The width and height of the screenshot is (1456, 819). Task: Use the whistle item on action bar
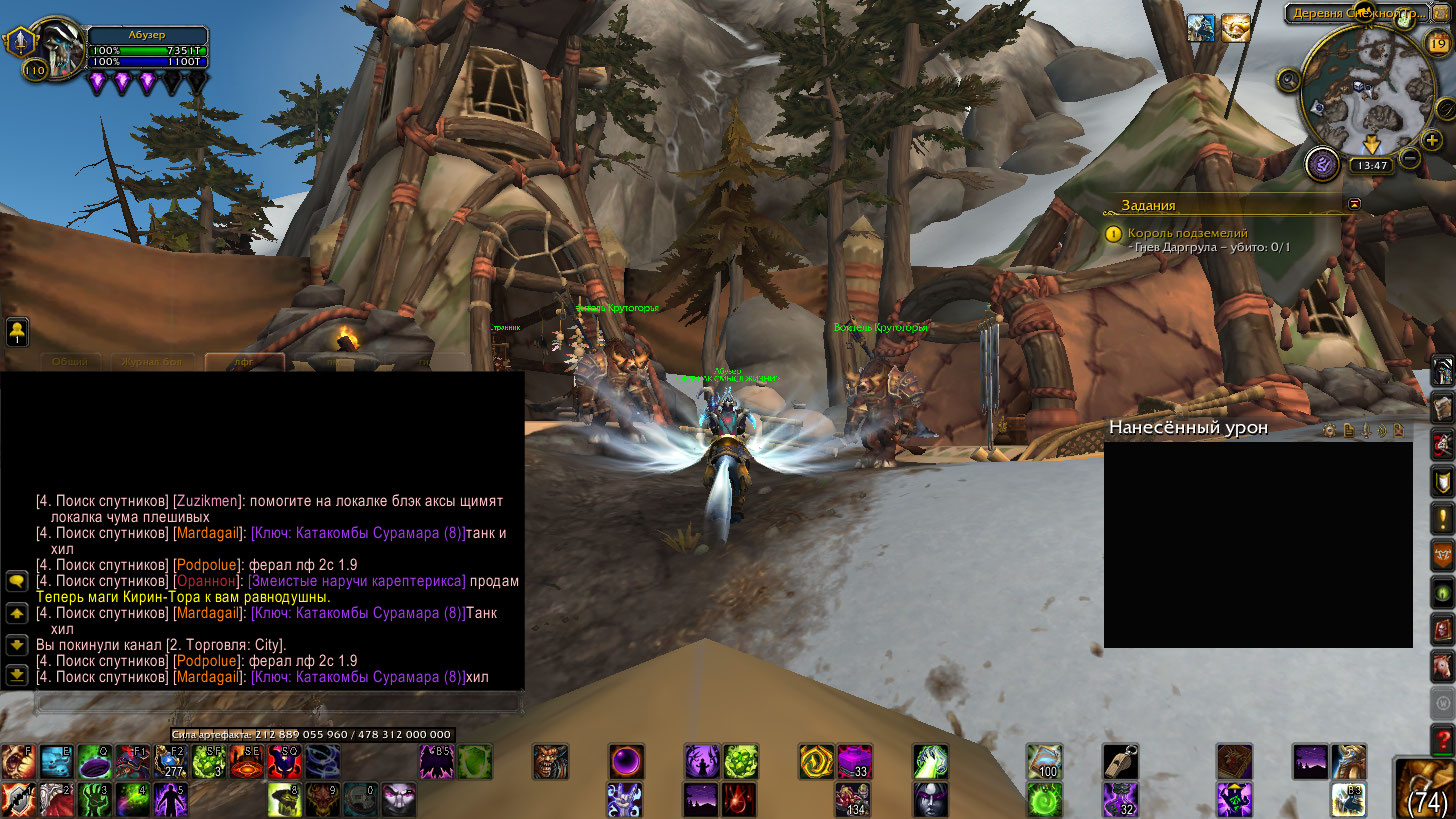pos(1120,762)
